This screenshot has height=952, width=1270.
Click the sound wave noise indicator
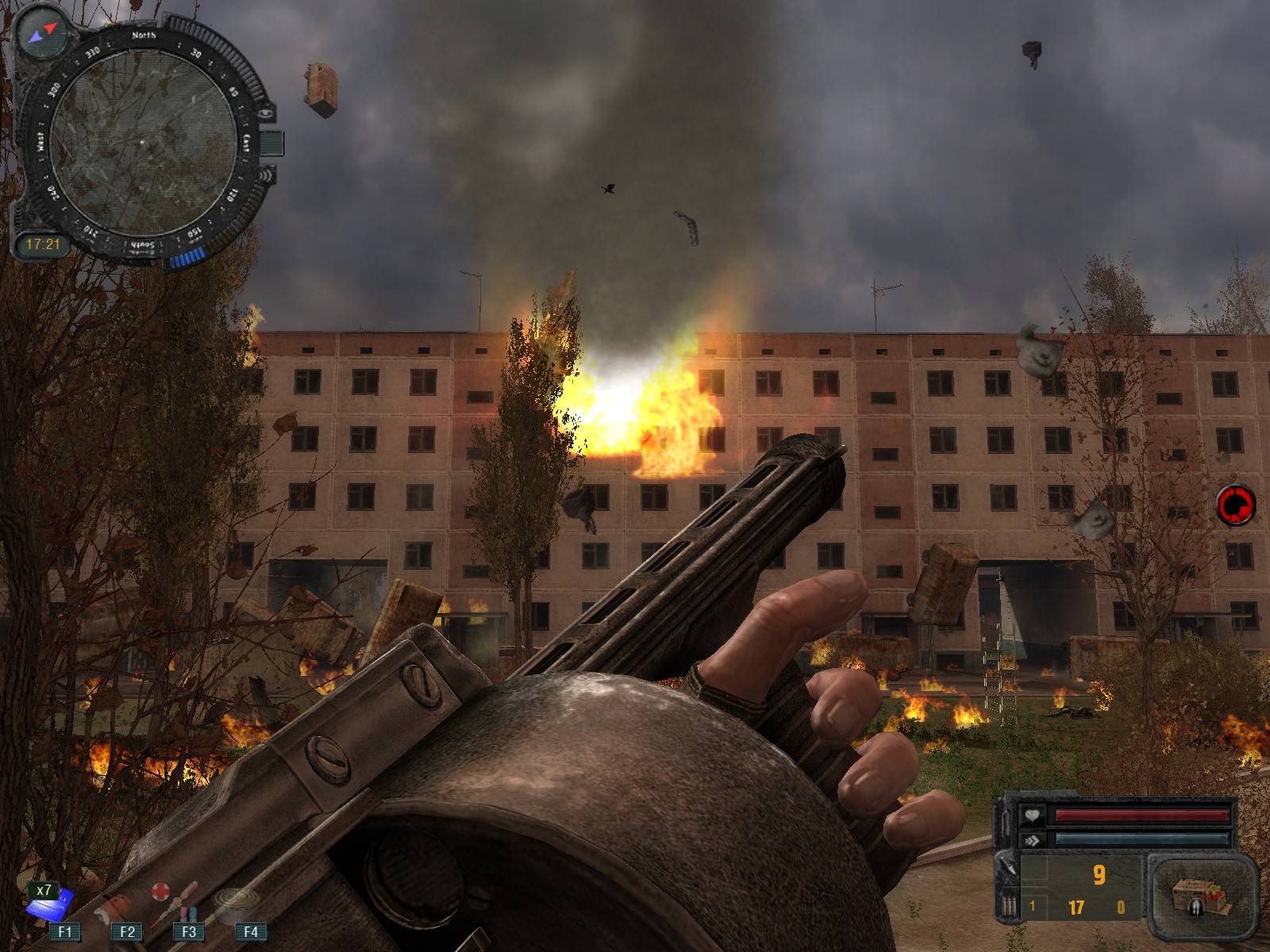click(264, 176)
